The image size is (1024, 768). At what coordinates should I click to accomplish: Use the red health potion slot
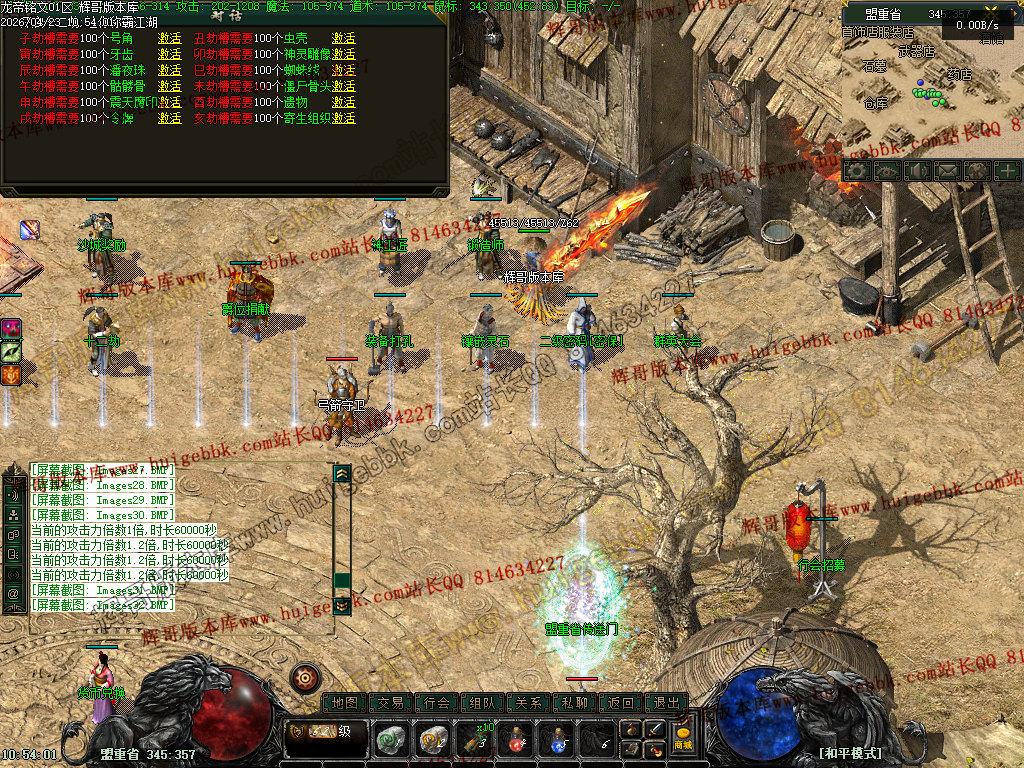(x=515, y=741)
